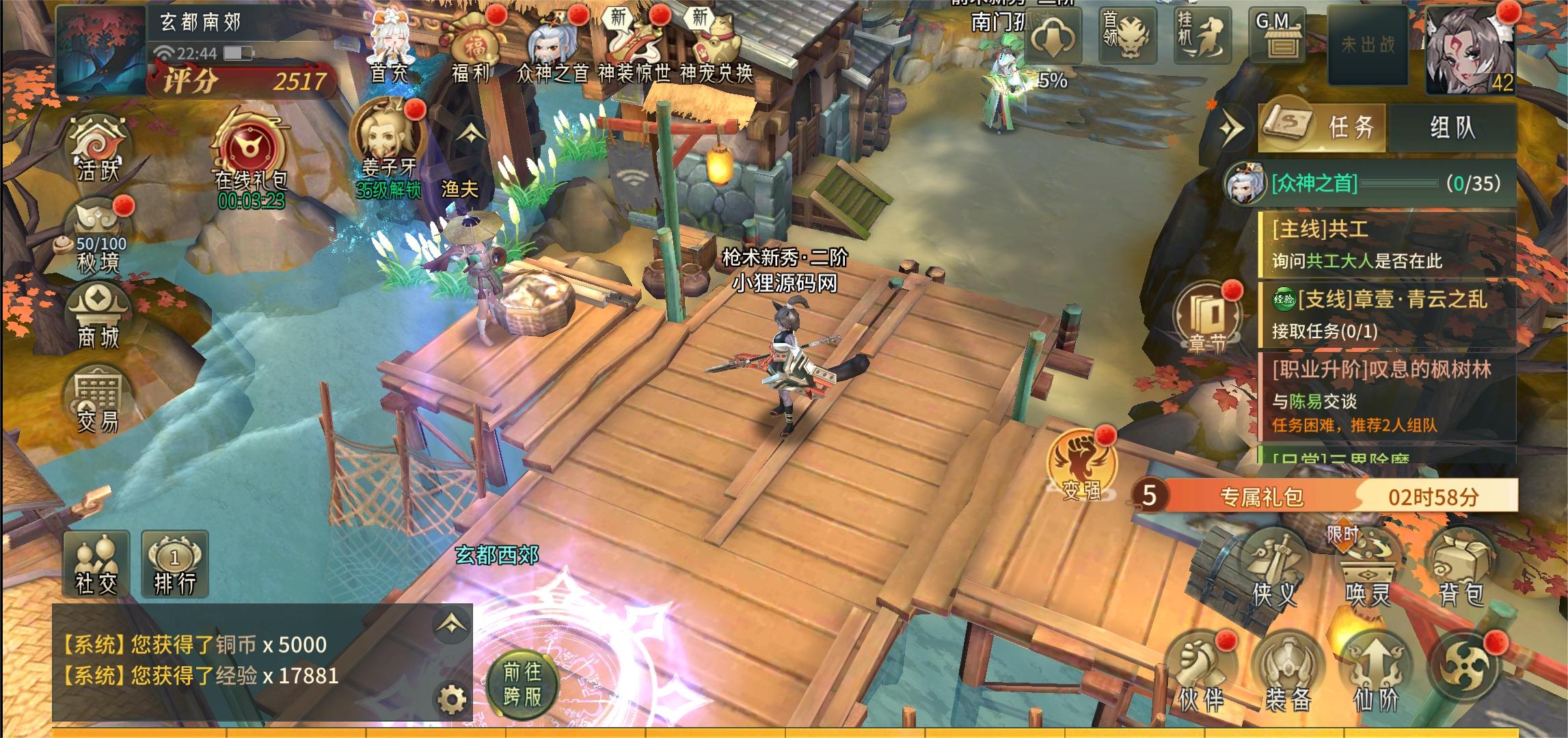The height and width of the screenshot is (738, 1568).
Task: Show the 排行 ranking board
Action: coord(174,564)
